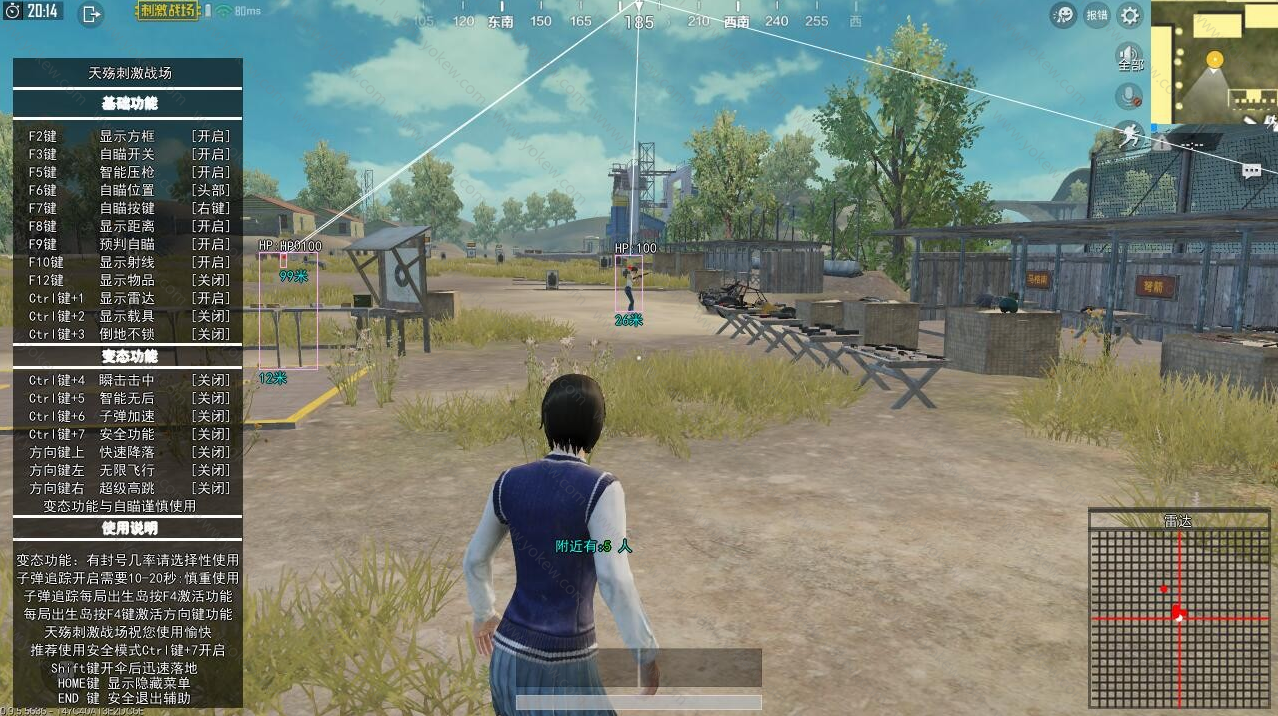Open the chat speech bubble icon
1278x716 pixels.
pyautogui.click(x=1251, y=171)
